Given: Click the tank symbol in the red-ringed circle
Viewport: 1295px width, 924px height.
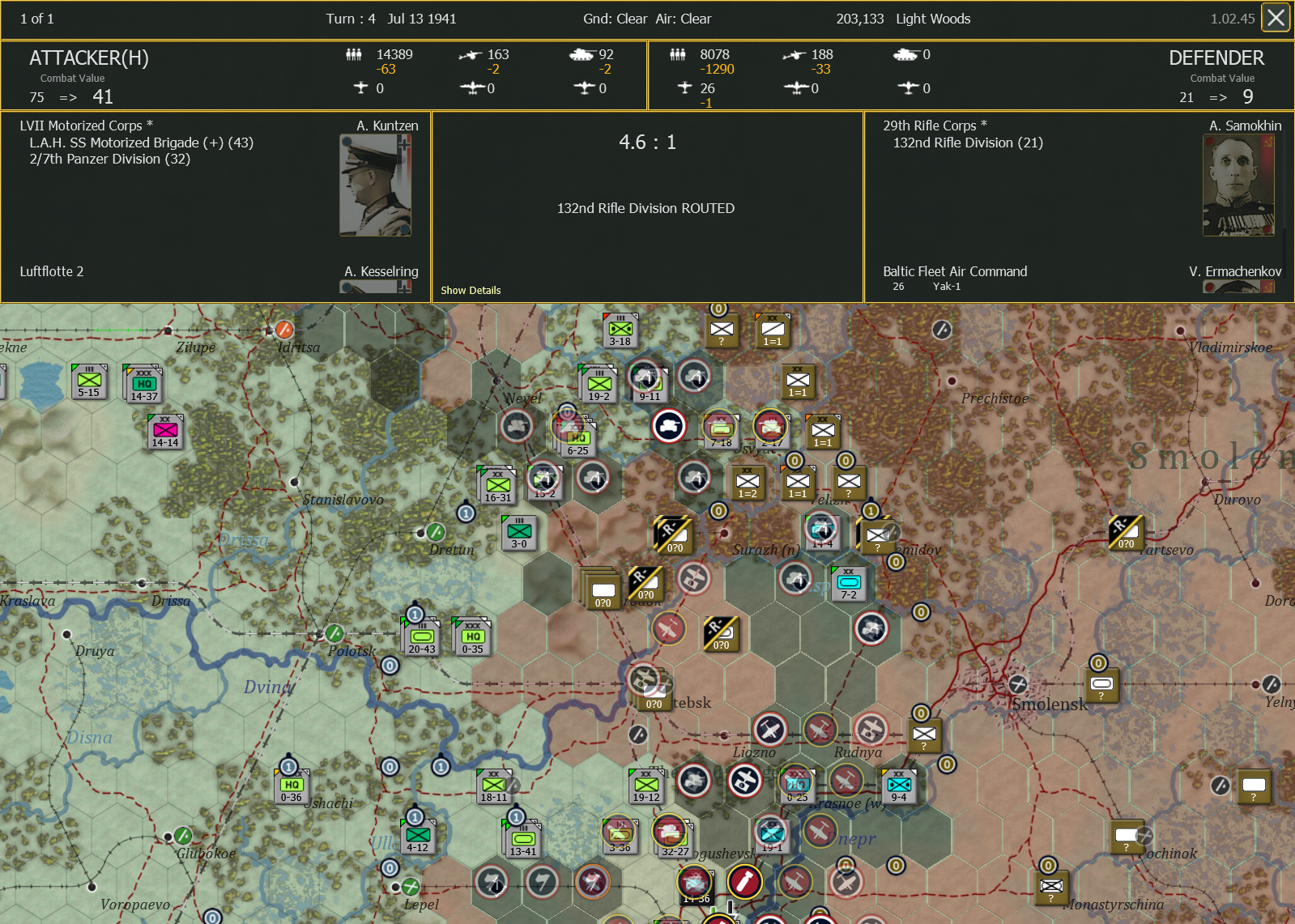Looking at the screenshot, I should pyautogui.click(x=669, y=425).
